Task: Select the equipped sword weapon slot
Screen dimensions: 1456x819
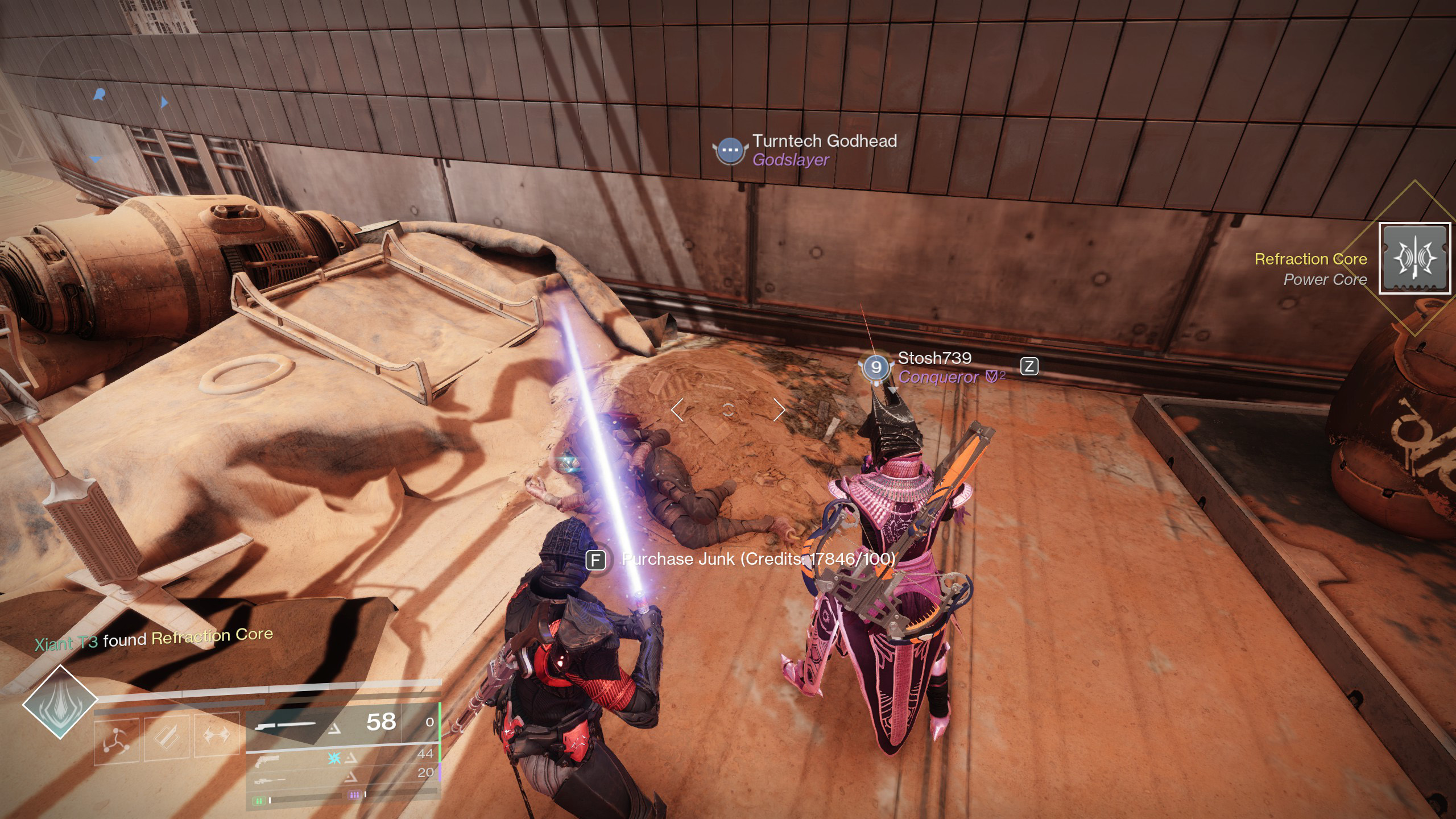Action: pos(324,723)
